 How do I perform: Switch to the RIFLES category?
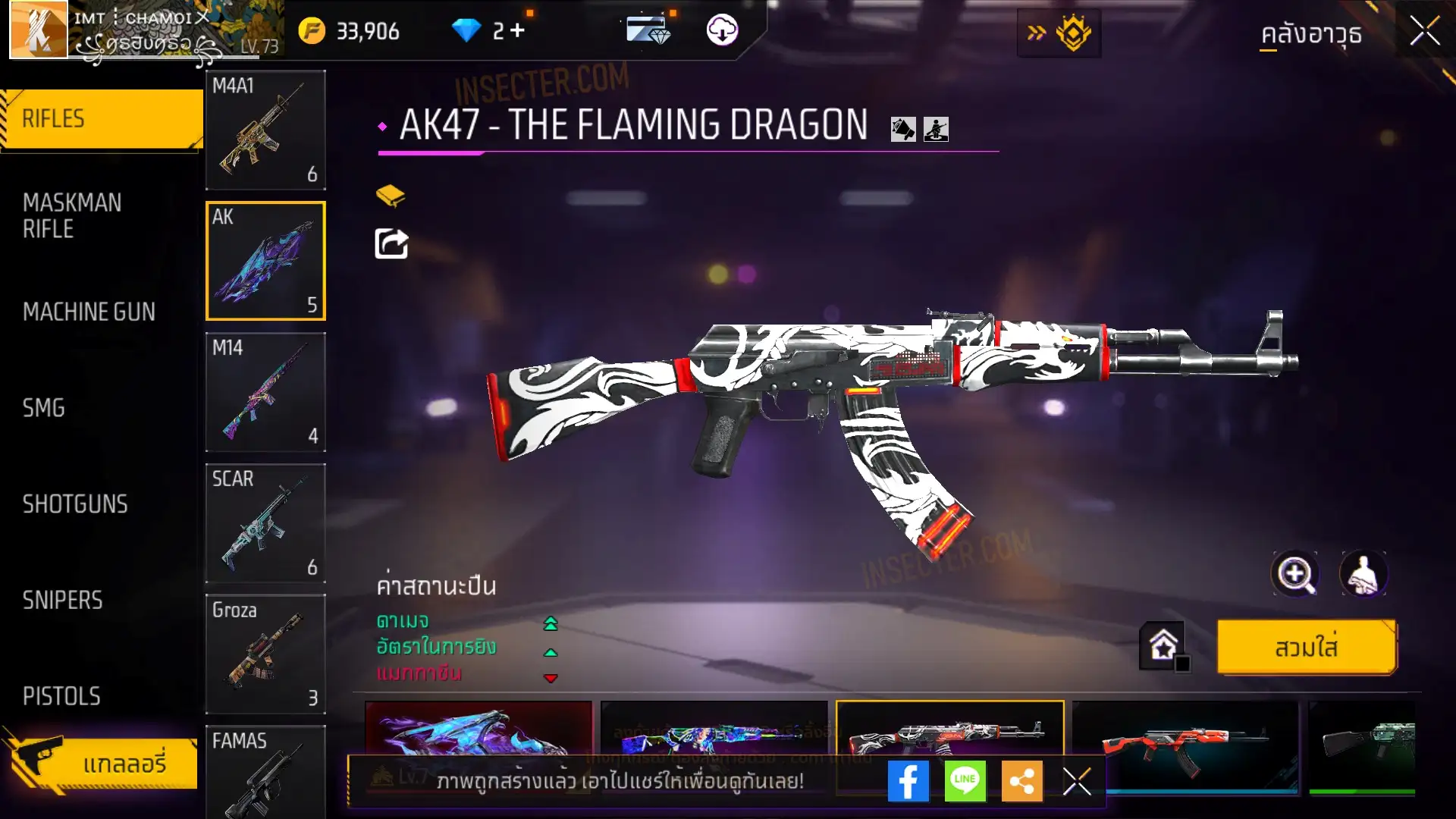coord(102,119)
